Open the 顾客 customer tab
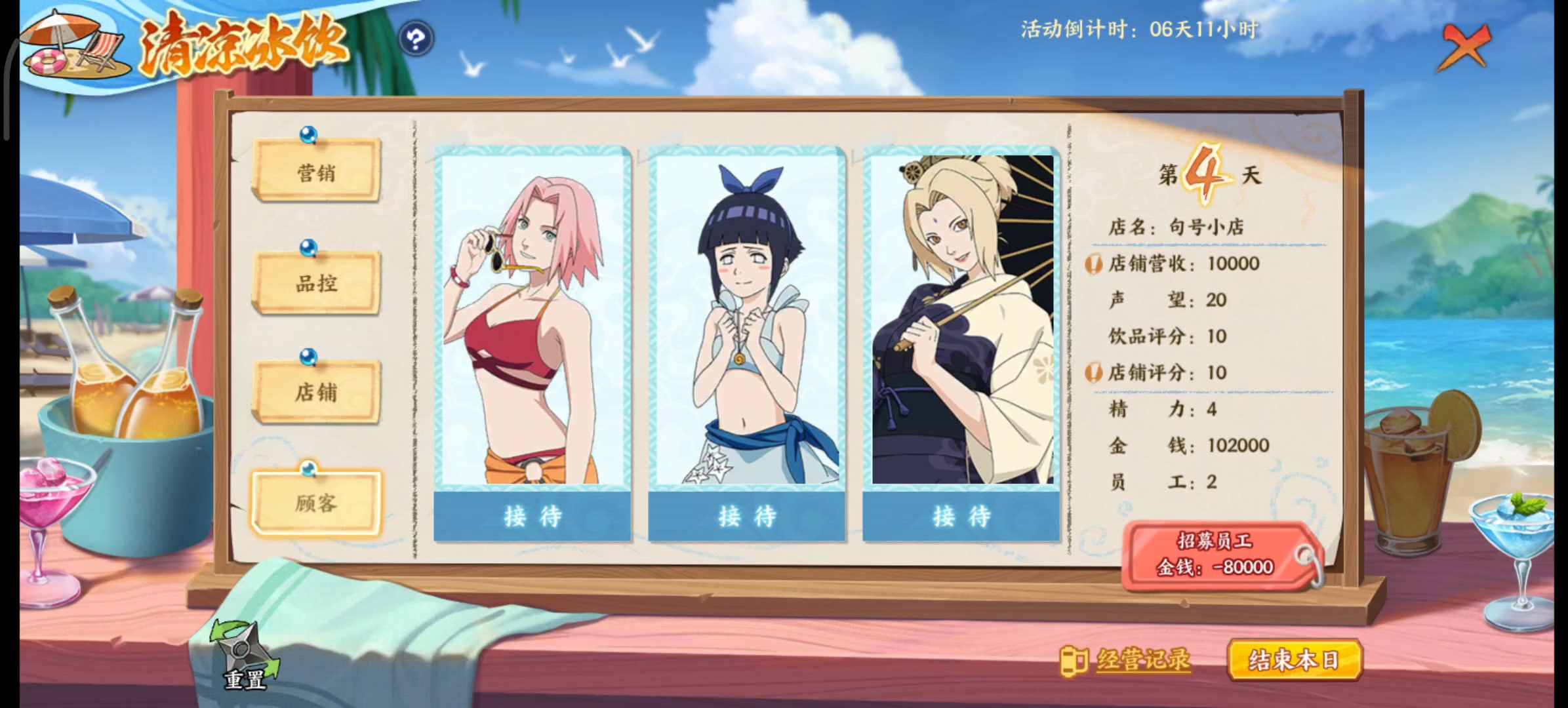The width and height of the screenshot is (1568, 708). (317, 501)
